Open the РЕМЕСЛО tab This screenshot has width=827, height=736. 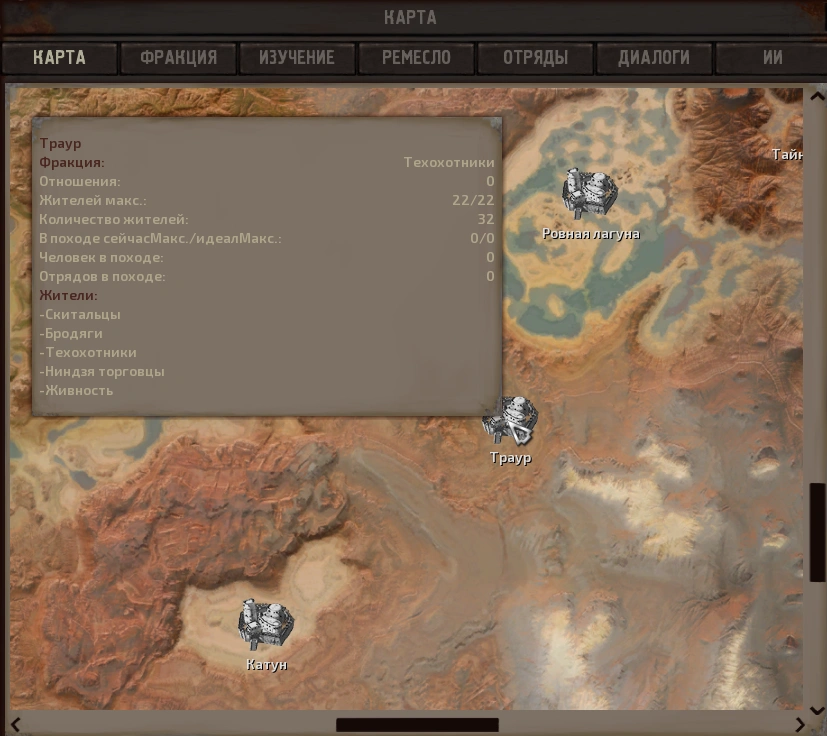416,57
